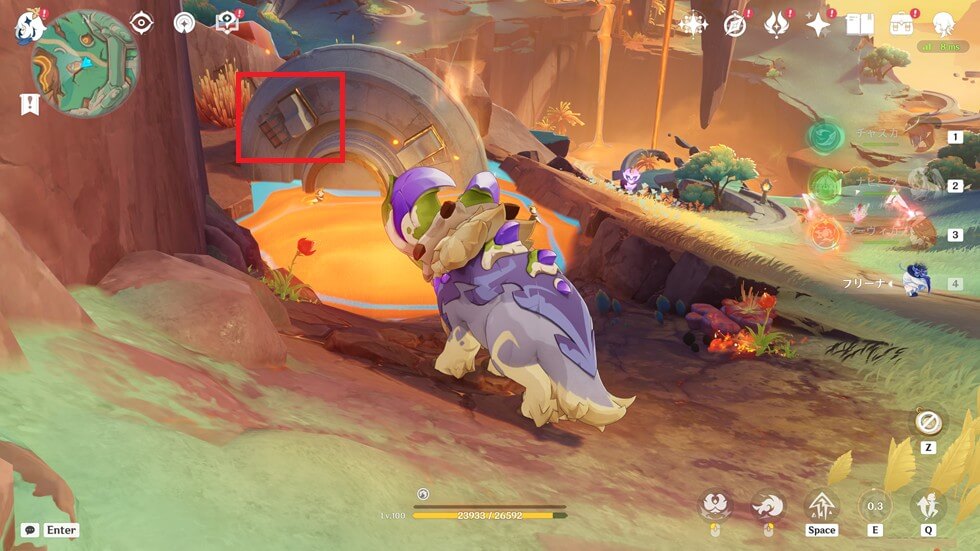Open the Wish sparkle cluster icon

pos(691,25)
